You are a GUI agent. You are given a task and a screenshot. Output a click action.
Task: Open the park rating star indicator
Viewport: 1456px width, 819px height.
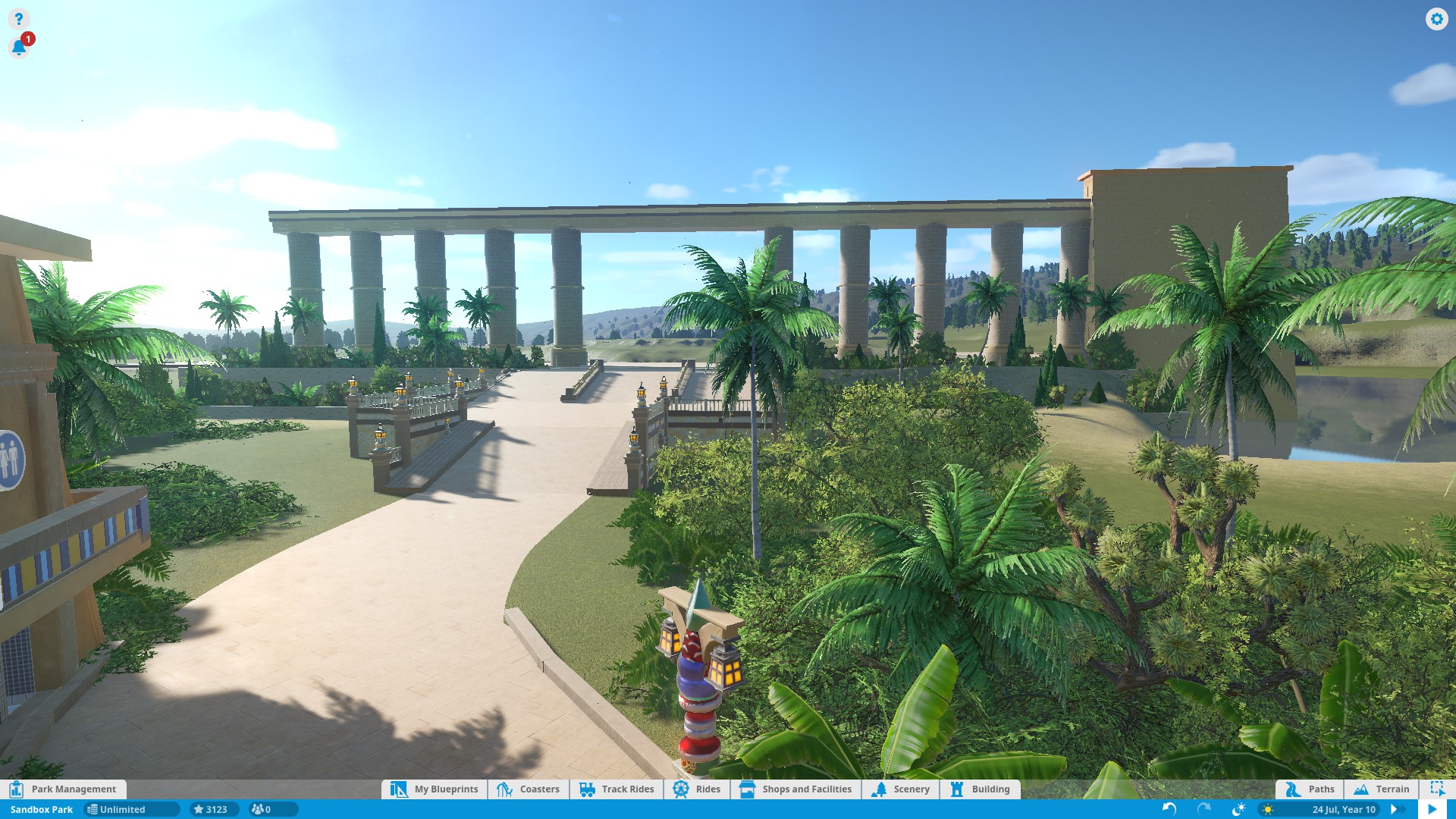tap(211, 809)
